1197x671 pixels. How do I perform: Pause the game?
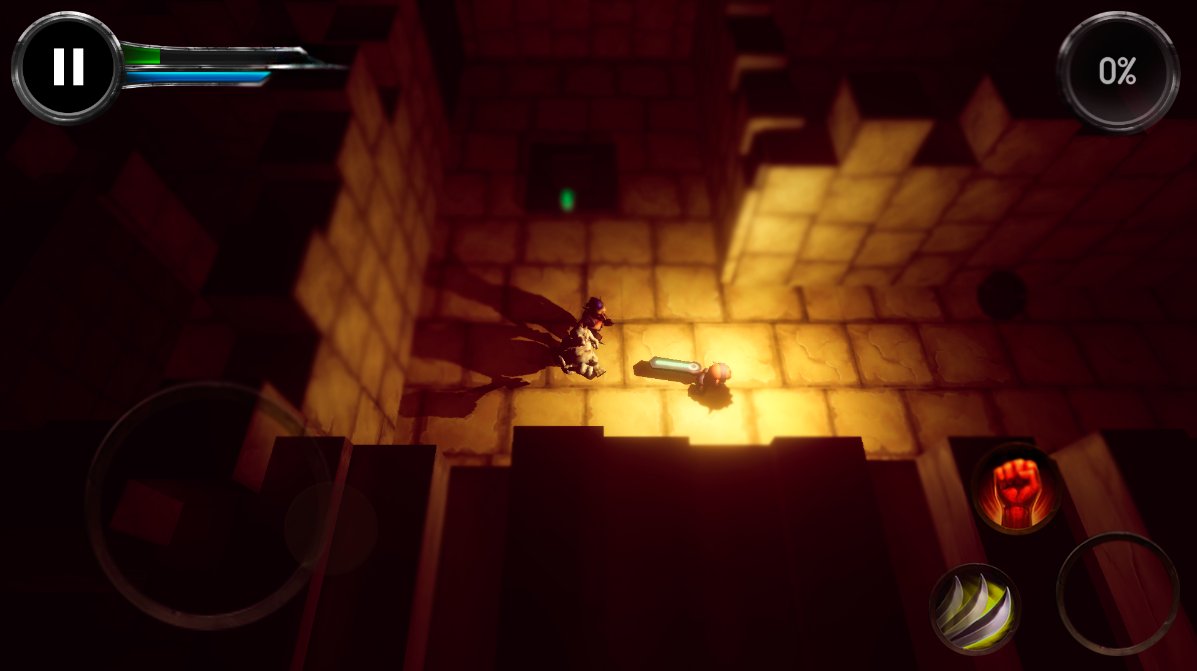(67, 66)
